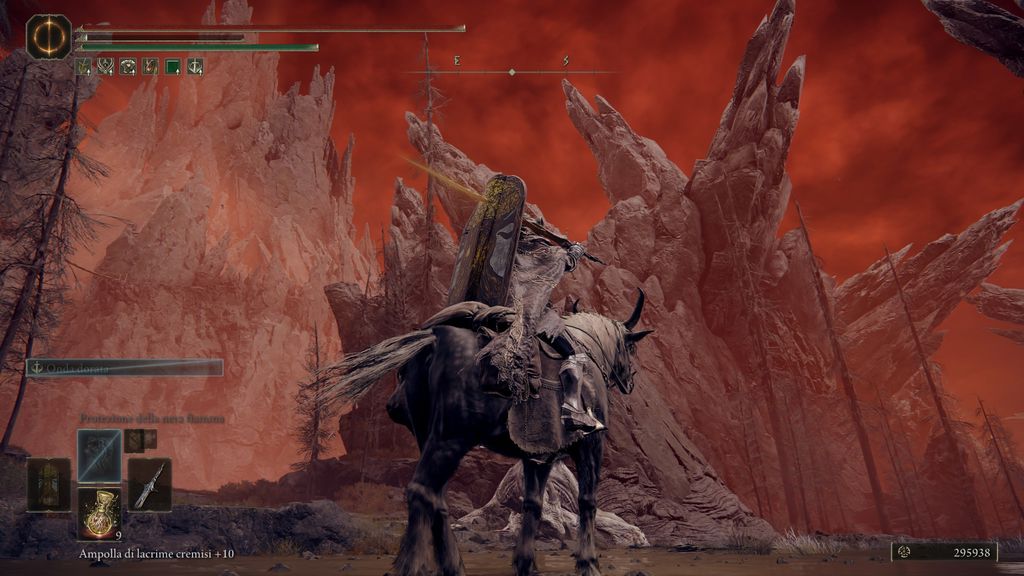Screen dimensions: 1024x576
Task: Click the left-hand shield equipment slot
Action: tap(49, 484)
